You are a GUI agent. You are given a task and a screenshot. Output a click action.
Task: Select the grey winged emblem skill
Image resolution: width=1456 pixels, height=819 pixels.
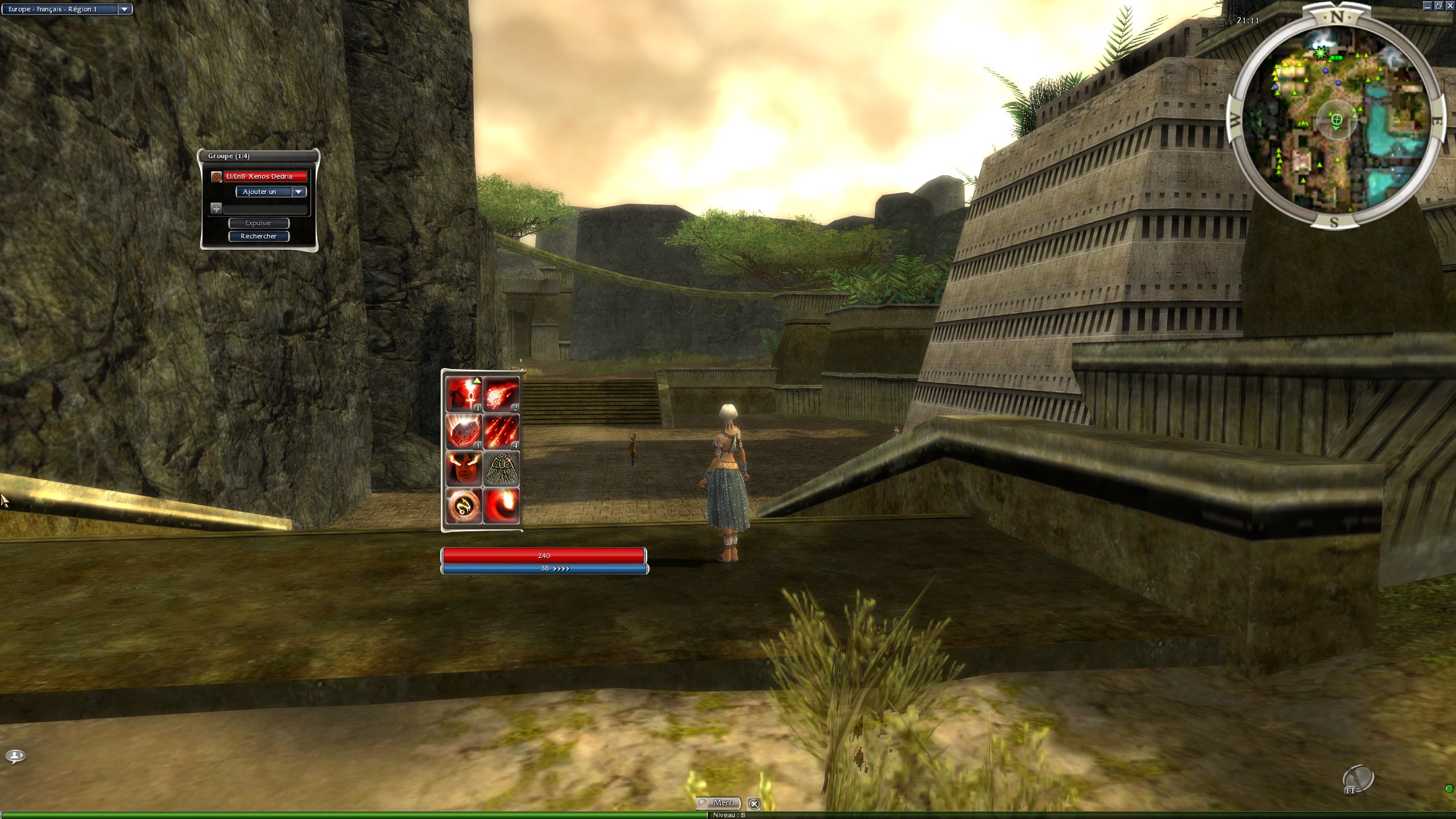tap(501, 469)
